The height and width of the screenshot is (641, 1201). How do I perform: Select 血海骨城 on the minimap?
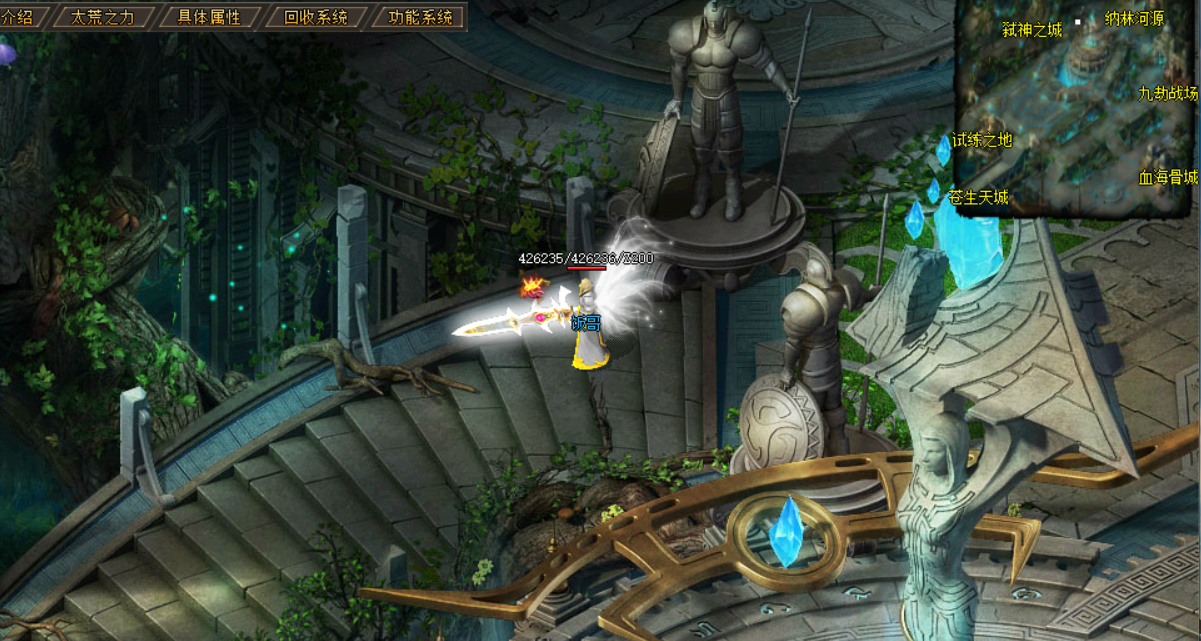coord(1167,178)
